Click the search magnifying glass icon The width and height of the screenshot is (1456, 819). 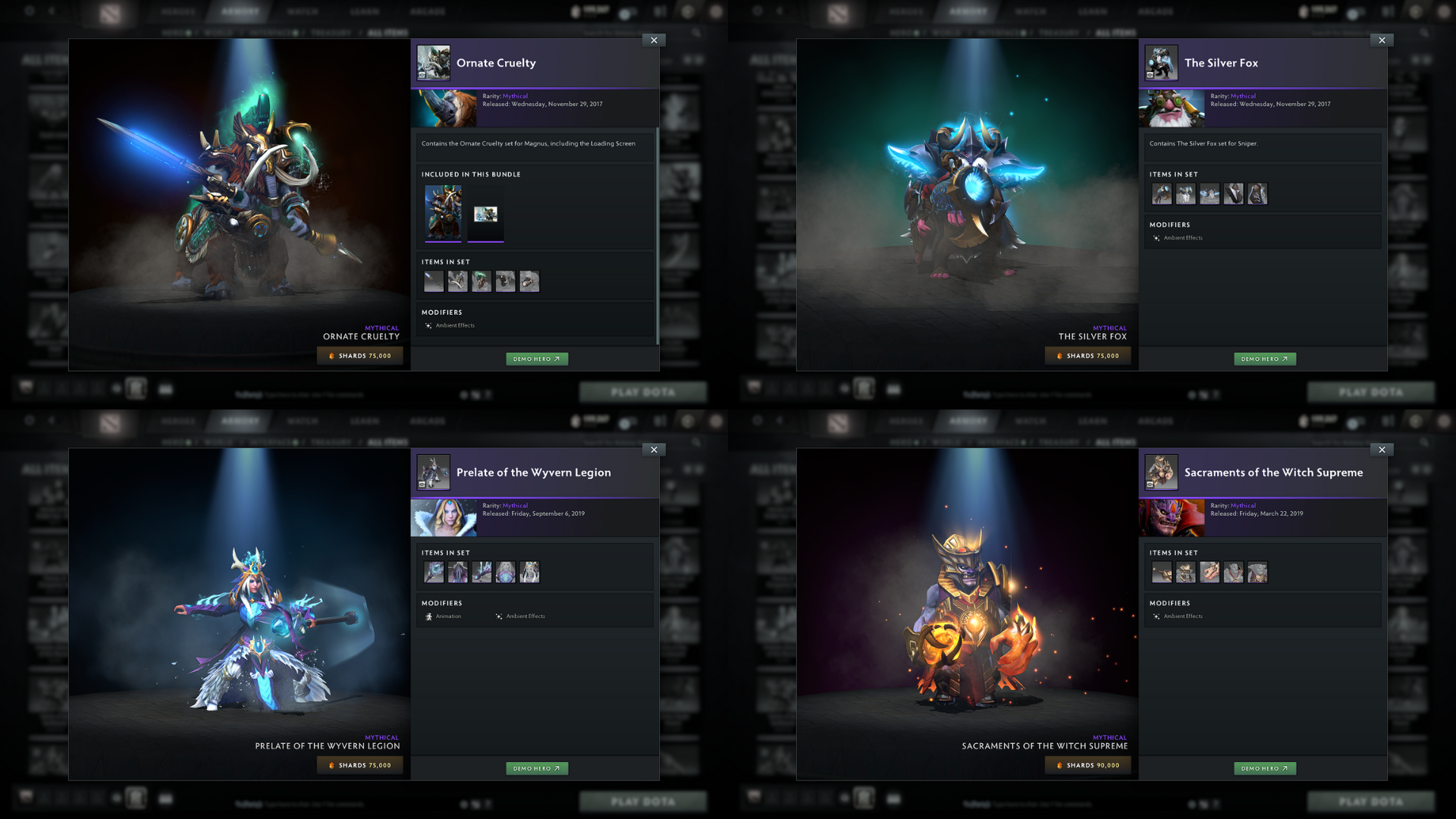pyautogui.click(x=696, y=33)
